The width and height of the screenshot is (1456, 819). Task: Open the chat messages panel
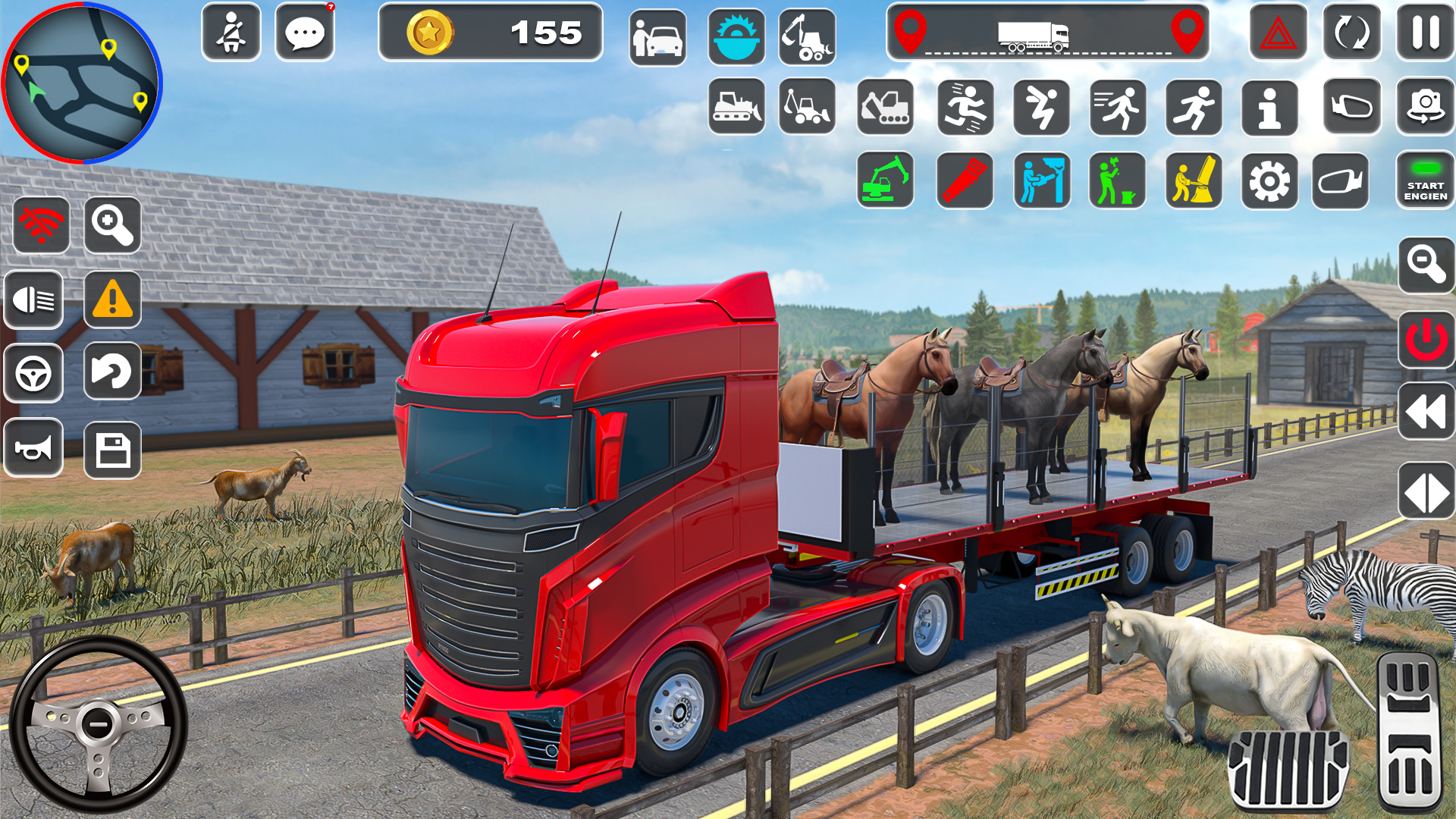tap(306, 33)
